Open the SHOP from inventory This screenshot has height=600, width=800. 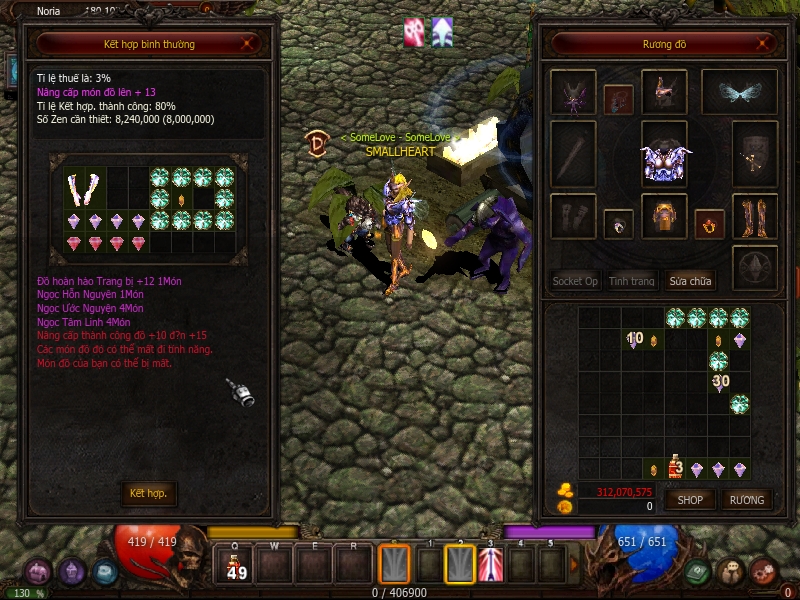(691, 499)
